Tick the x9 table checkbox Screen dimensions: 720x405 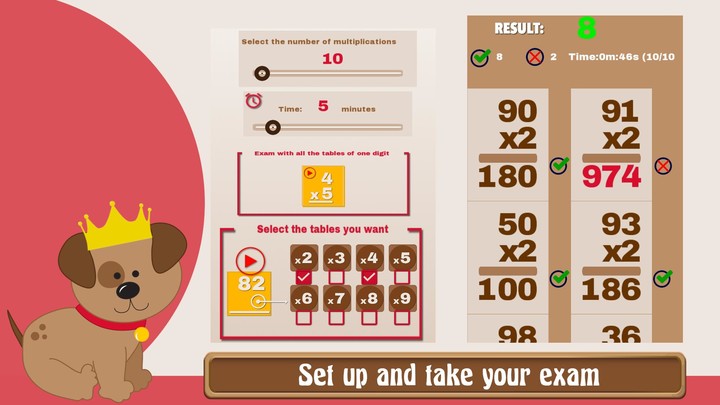[401, 317]
